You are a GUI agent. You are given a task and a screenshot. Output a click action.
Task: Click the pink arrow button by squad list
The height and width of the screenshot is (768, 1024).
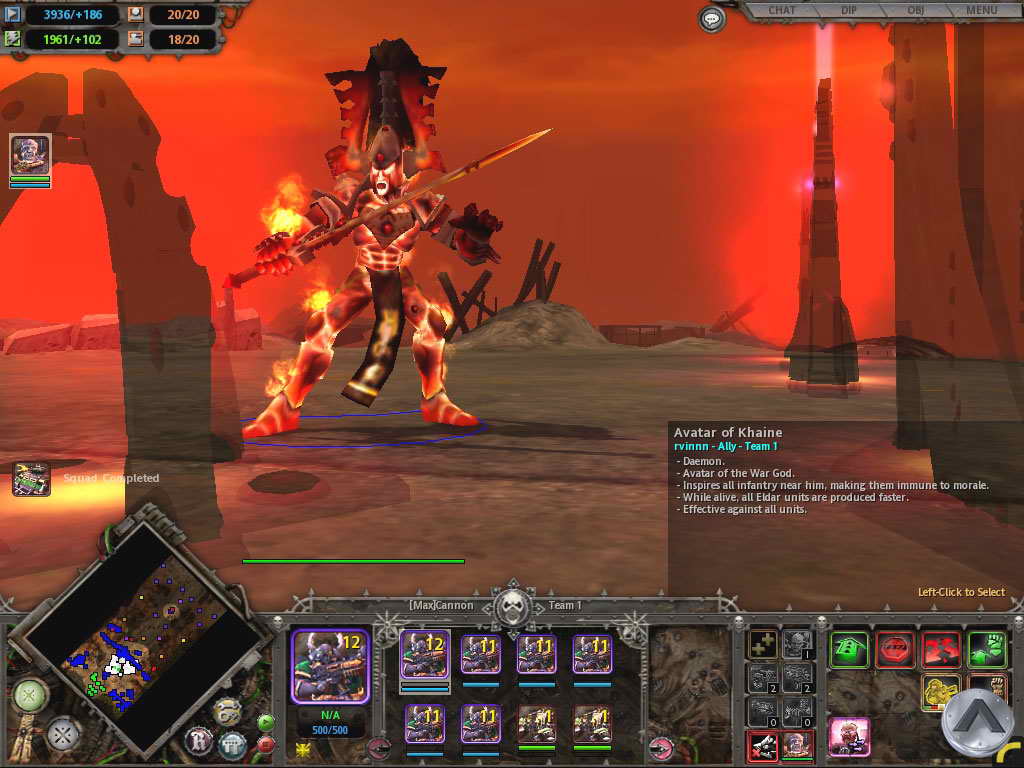tap(661, 746)
